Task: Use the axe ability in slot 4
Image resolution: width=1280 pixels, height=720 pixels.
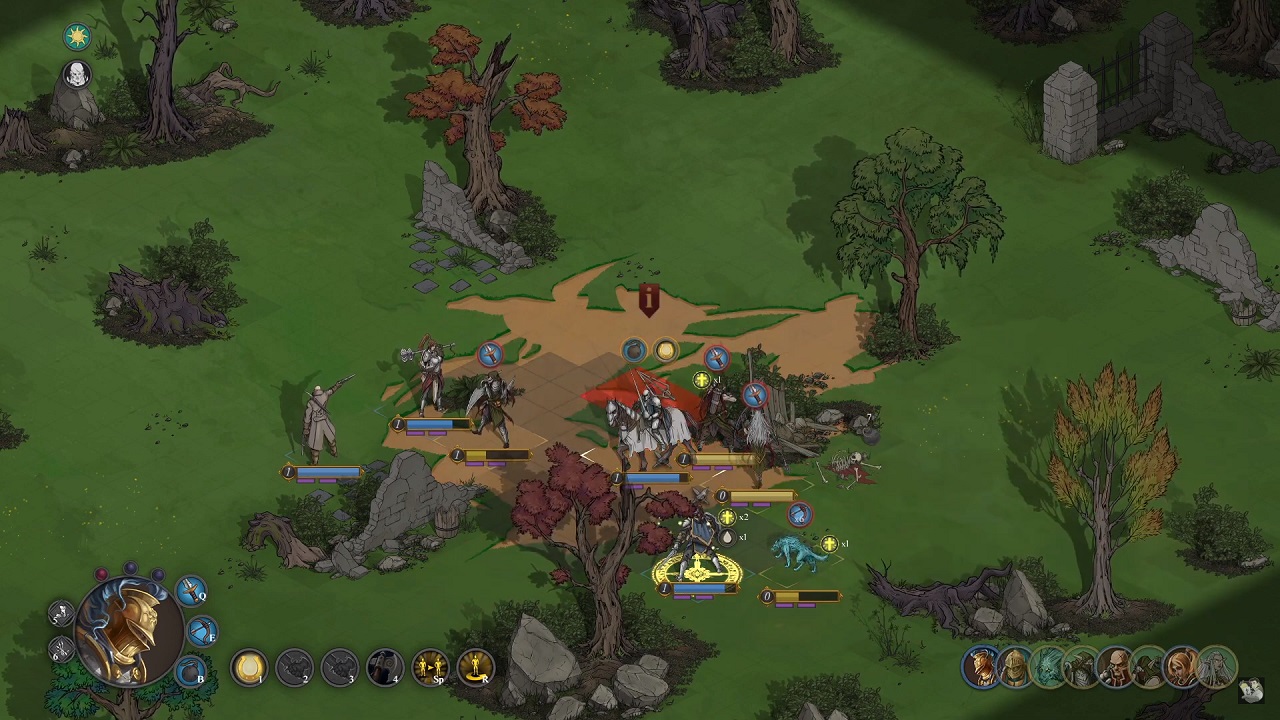Action: 384,667
